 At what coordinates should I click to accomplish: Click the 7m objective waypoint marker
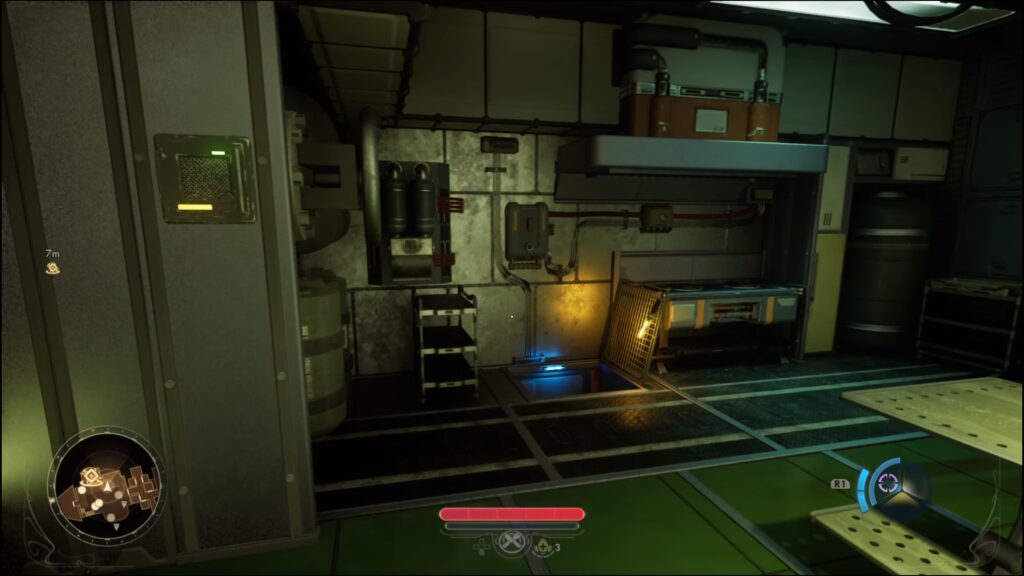tap(52, 268)
